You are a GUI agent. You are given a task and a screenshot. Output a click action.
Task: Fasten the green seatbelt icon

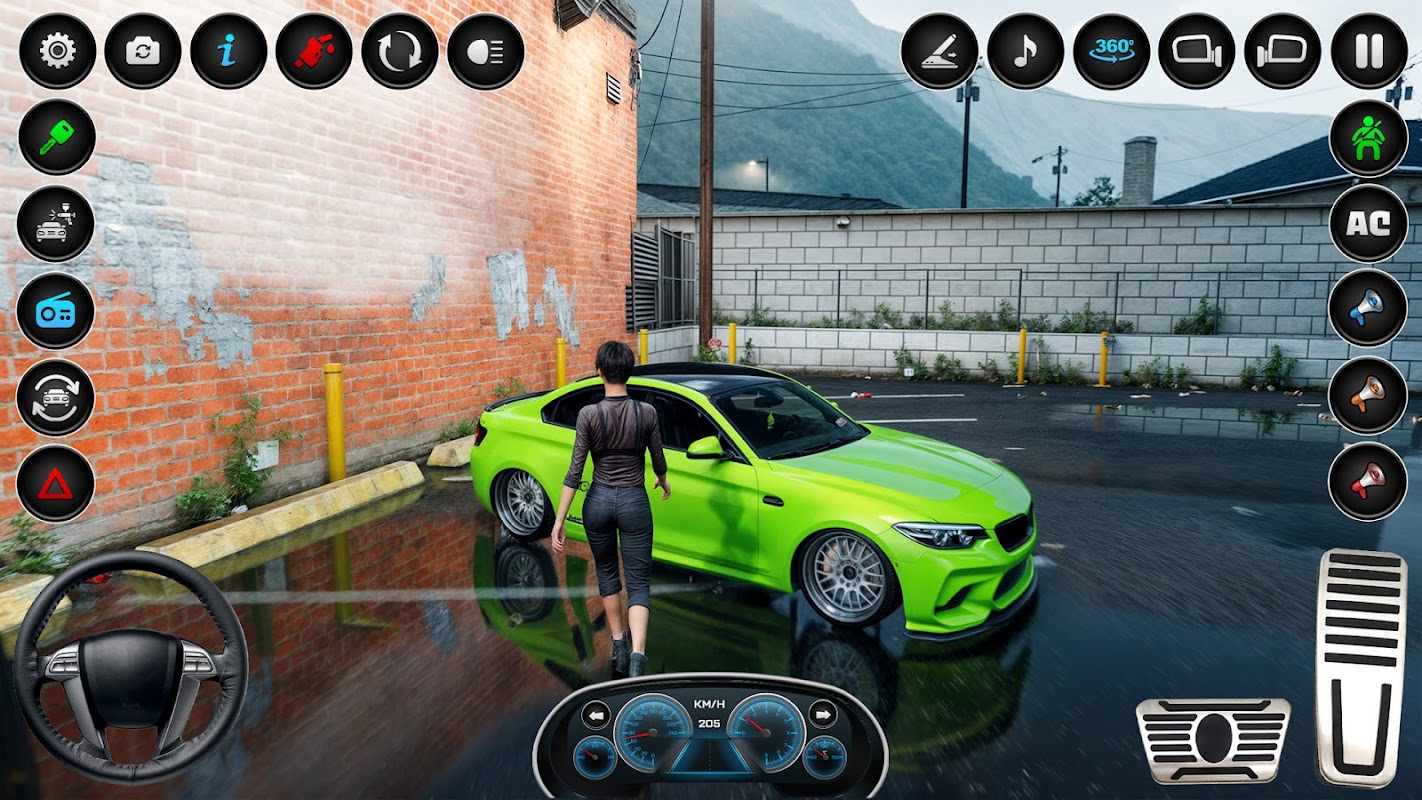[1368, 138]
